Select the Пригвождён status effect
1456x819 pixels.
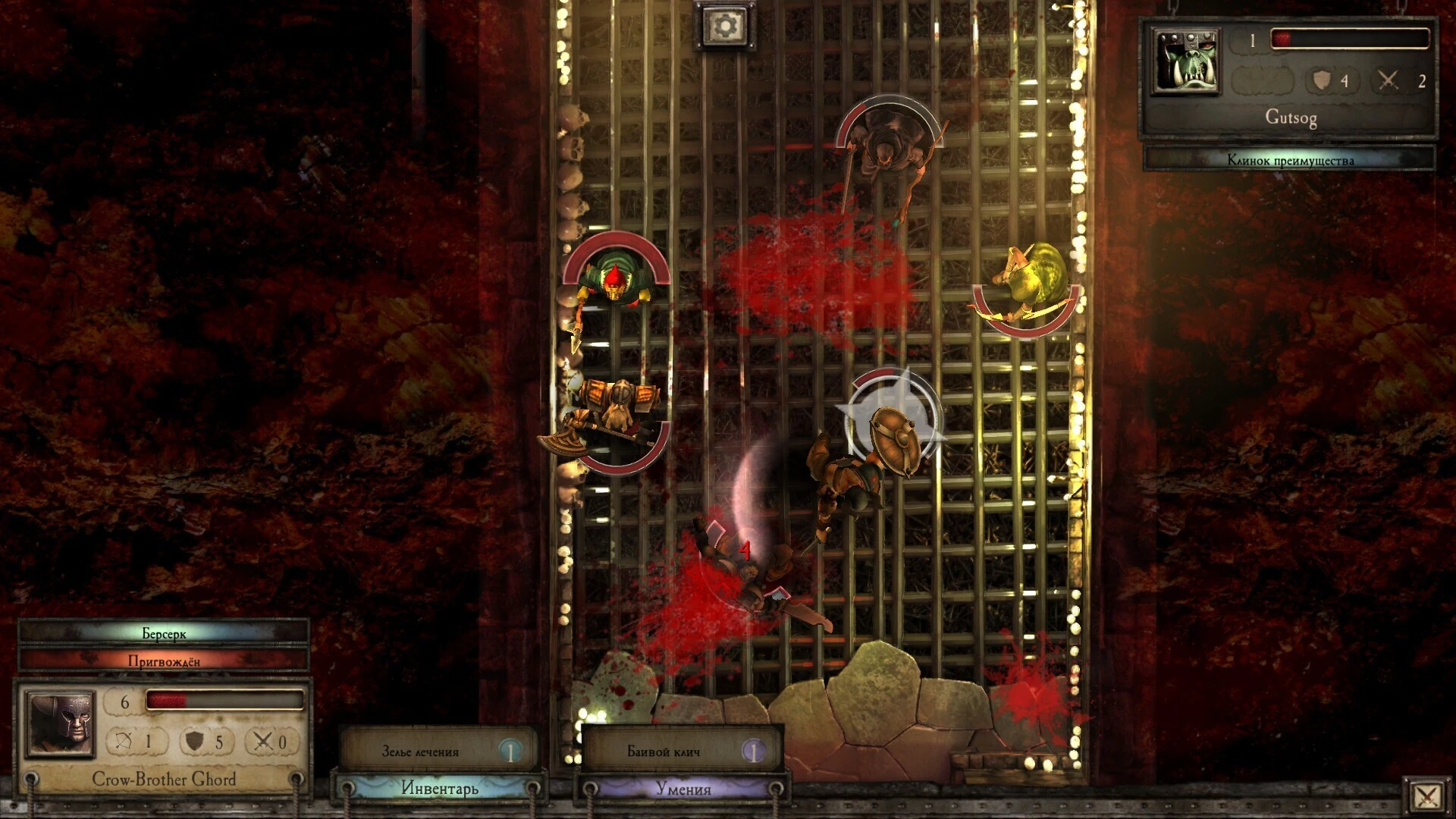164,661
